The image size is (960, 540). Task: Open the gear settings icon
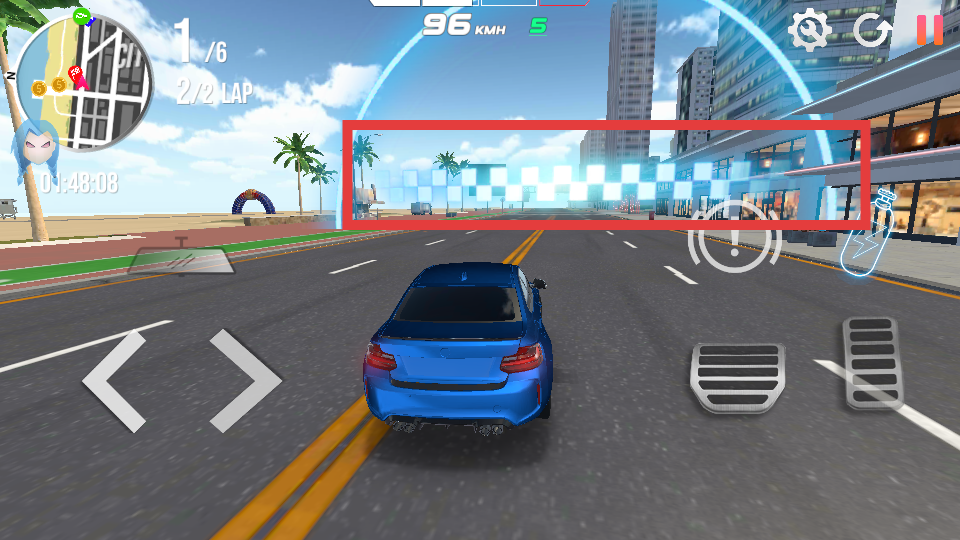(x=809, y=31)
